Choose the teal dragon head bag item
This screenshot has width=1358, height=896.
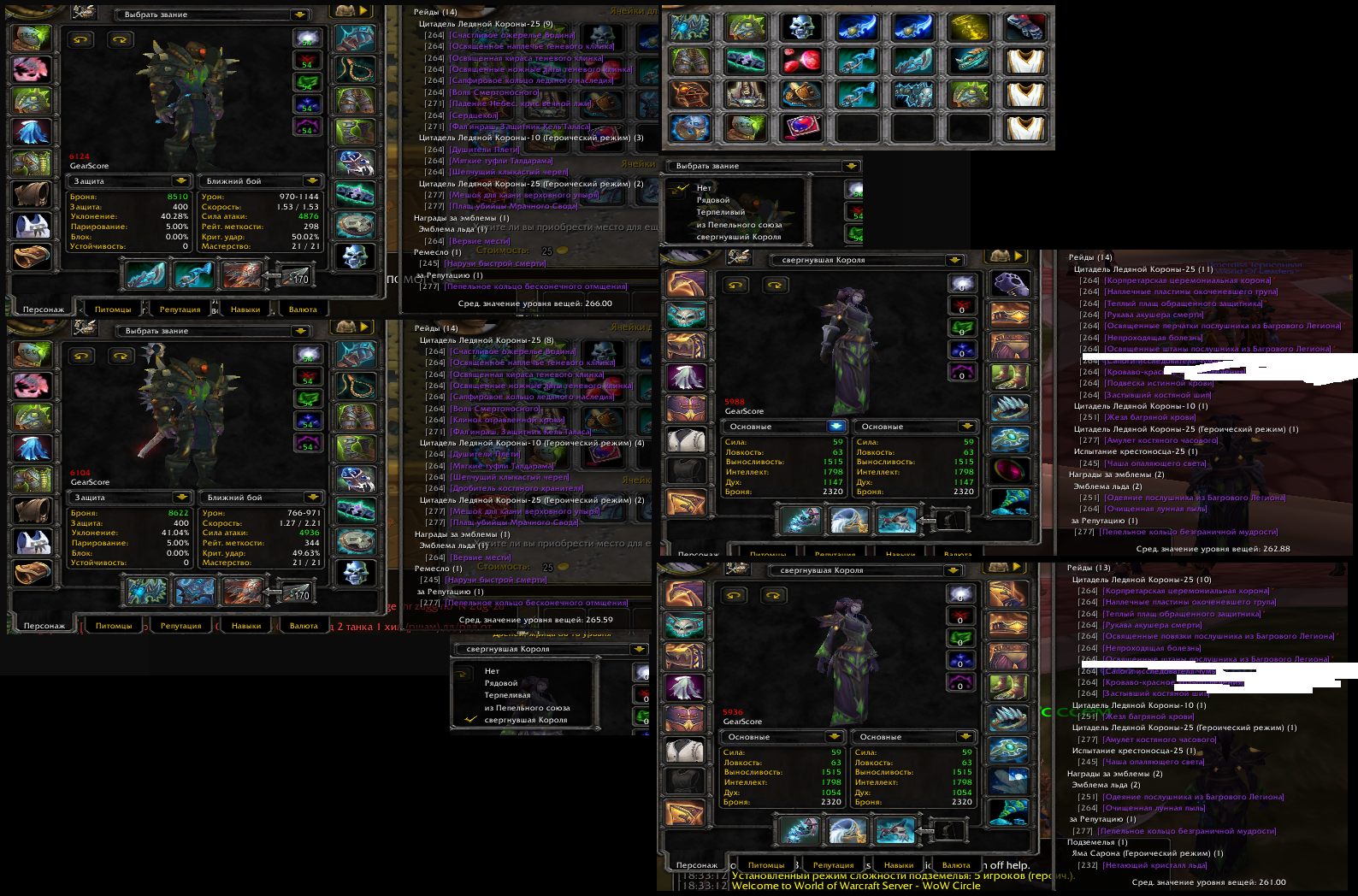[x=969, y=61]
